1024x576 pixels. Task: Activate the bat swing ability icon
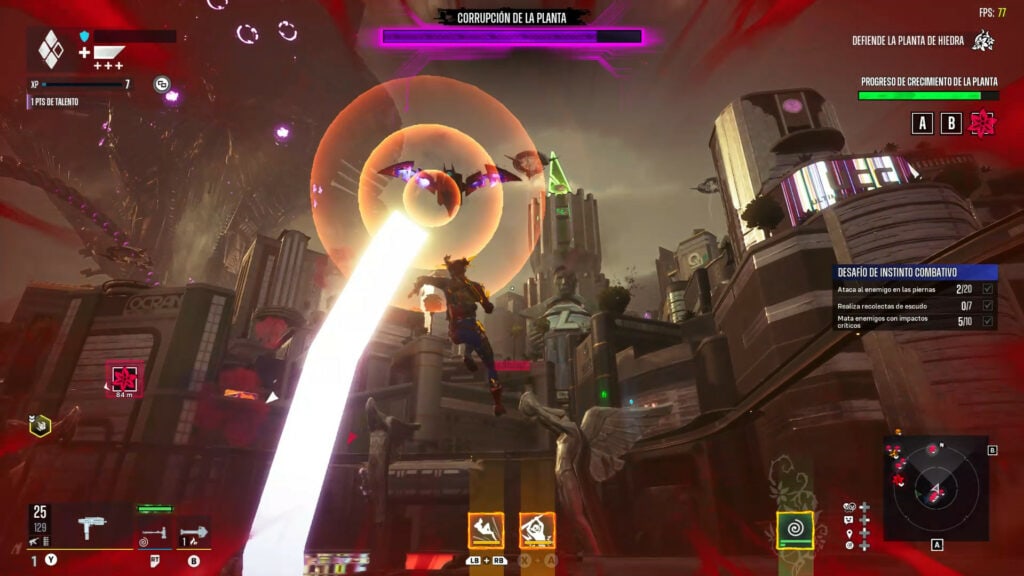(537, 530)
